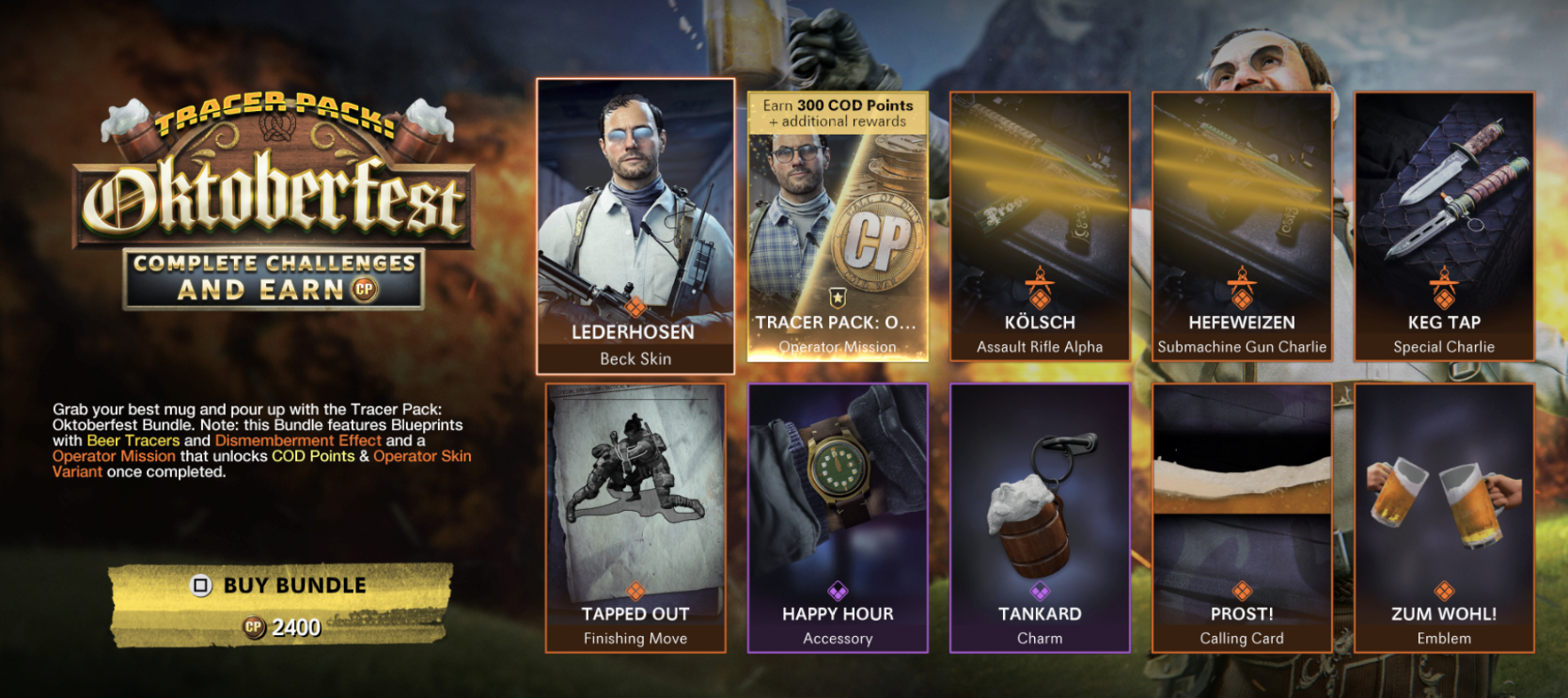The height and width of the screenshot is (698, 1568).
Task: Inspect the Keg Tap Special Charlie knife
Action: [1444, 226]
